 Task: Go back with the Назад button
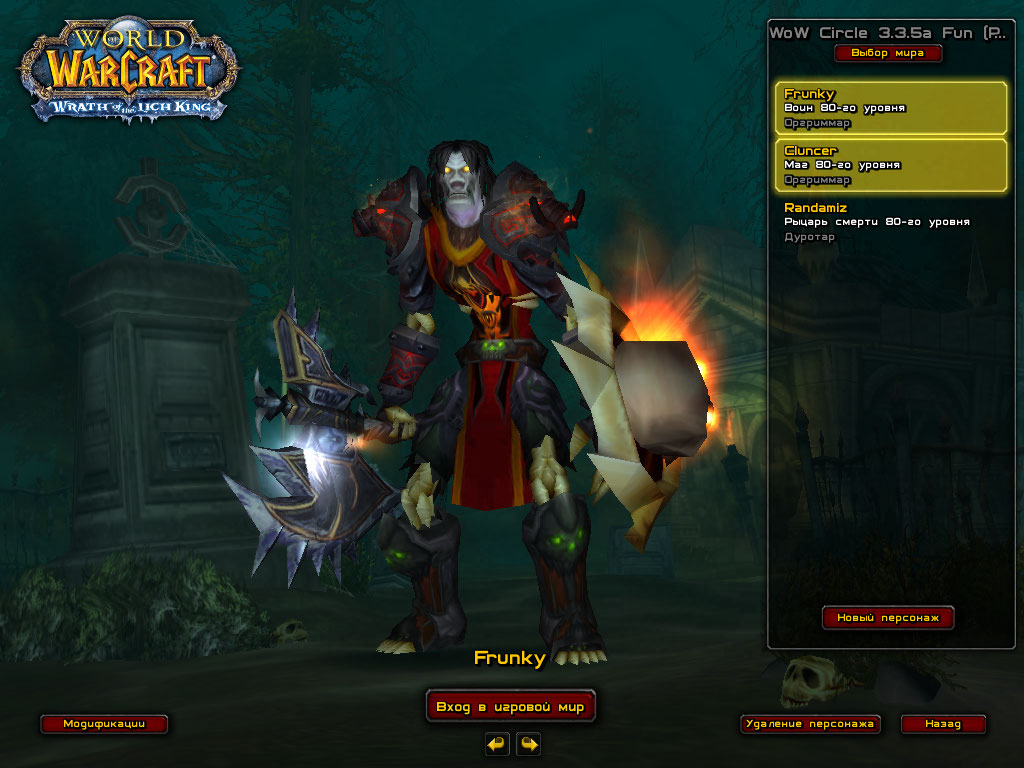pyautogui.click(x=943, y=724)
